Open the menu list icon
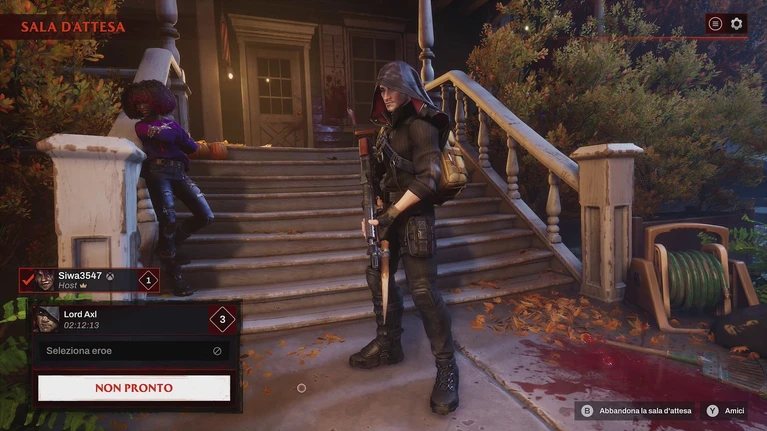The image size is (767, 431). pos(715,23)
